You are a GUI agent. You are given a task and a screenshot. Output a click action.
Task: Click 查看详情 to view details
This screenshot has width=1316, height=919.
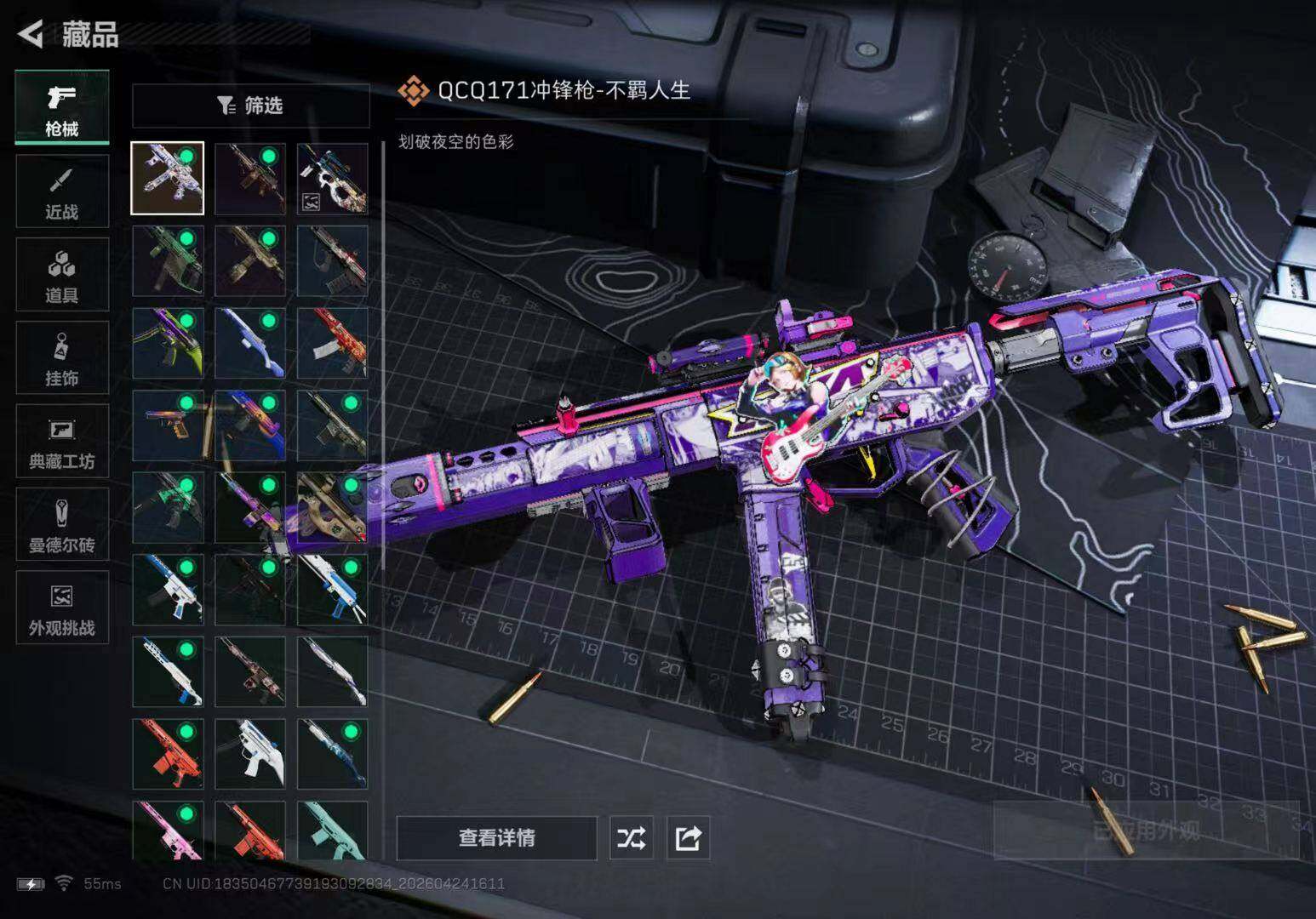tap(496, 838)
